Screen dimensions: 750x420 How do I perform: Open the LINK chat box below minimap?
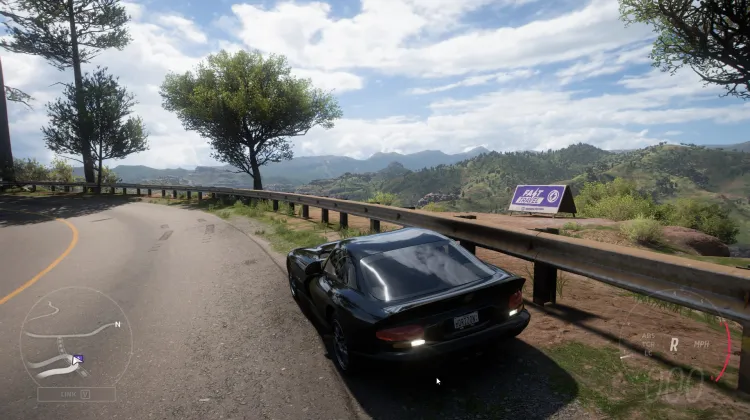[76, 394]
